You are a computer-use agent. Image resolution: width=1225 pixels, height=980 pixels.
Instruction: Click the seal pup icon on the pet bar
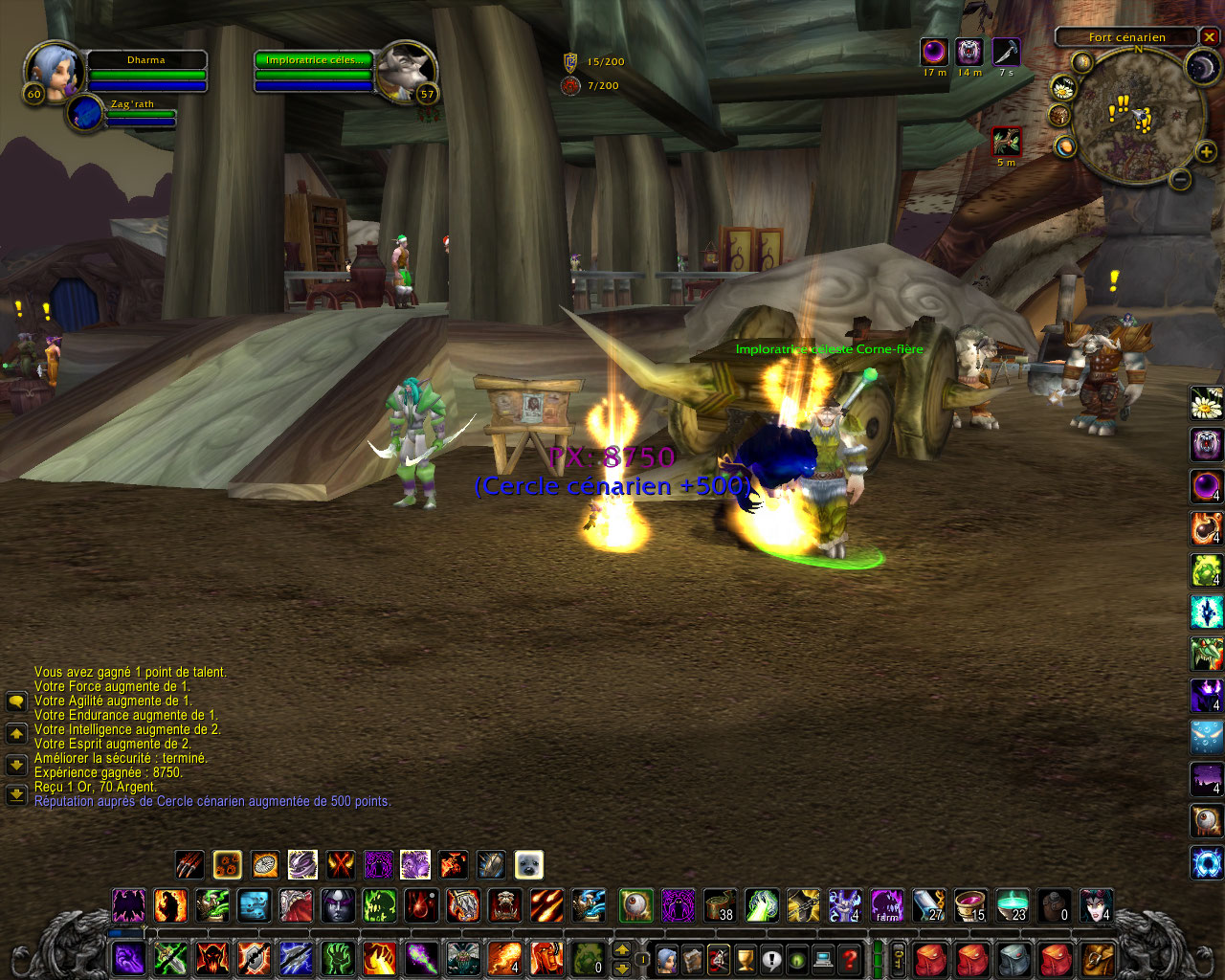pos(528,865)
